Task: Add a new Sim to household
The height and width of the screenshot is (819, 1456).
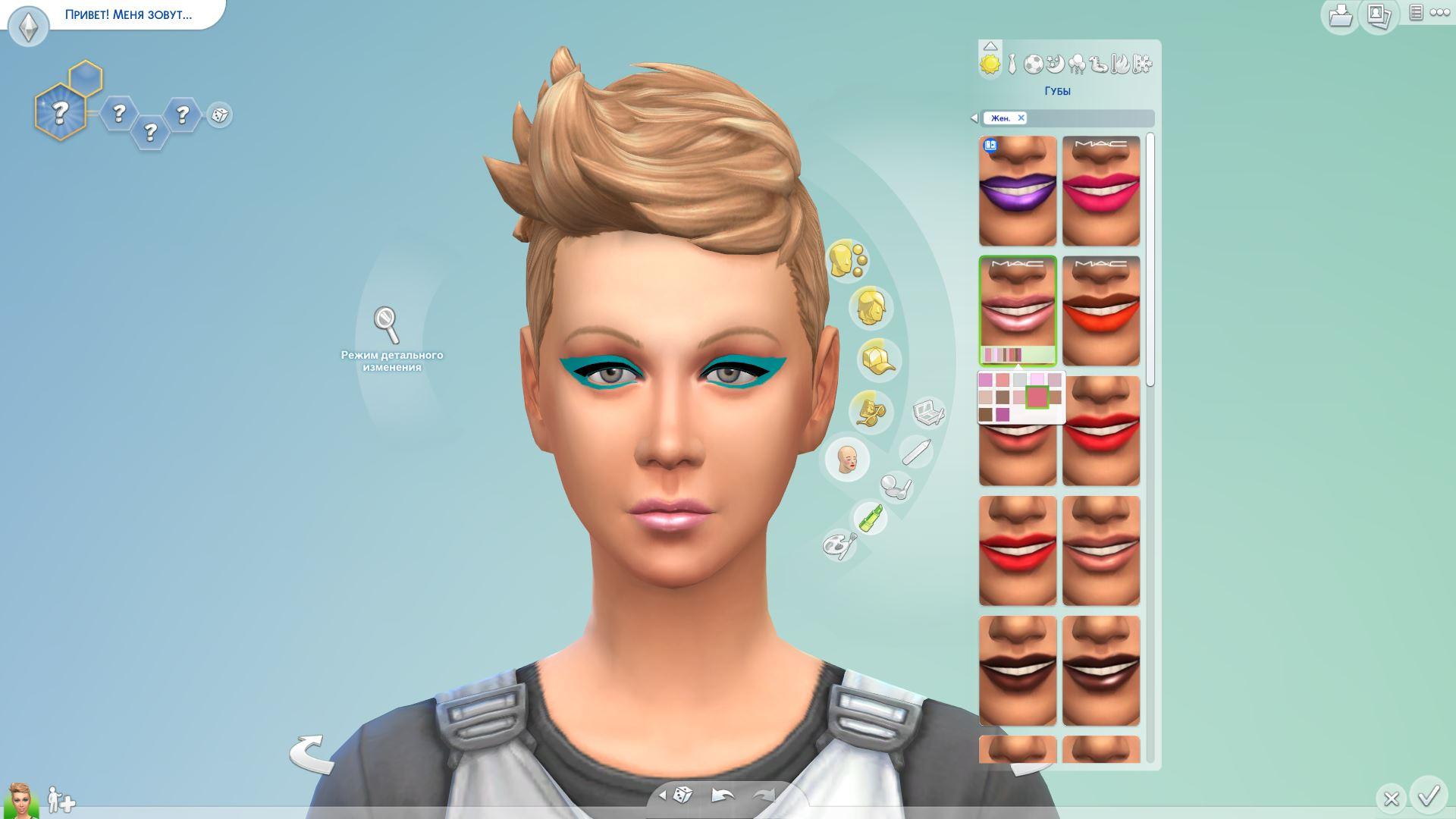Action: click(61, 799)
